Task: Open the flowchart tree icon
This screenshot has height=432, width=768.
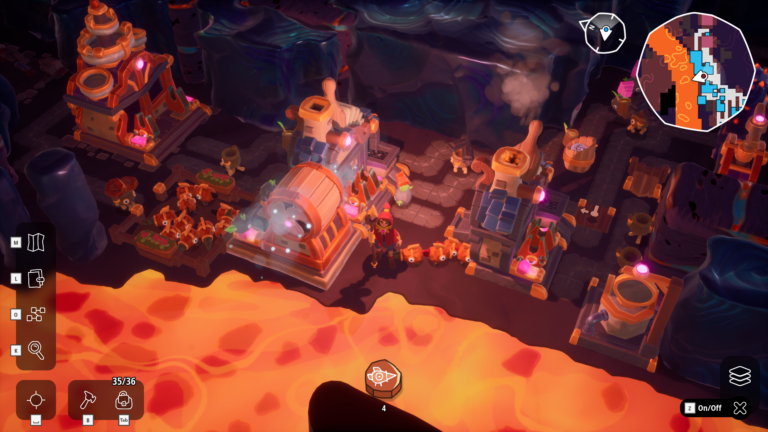Action: [37, 314]
